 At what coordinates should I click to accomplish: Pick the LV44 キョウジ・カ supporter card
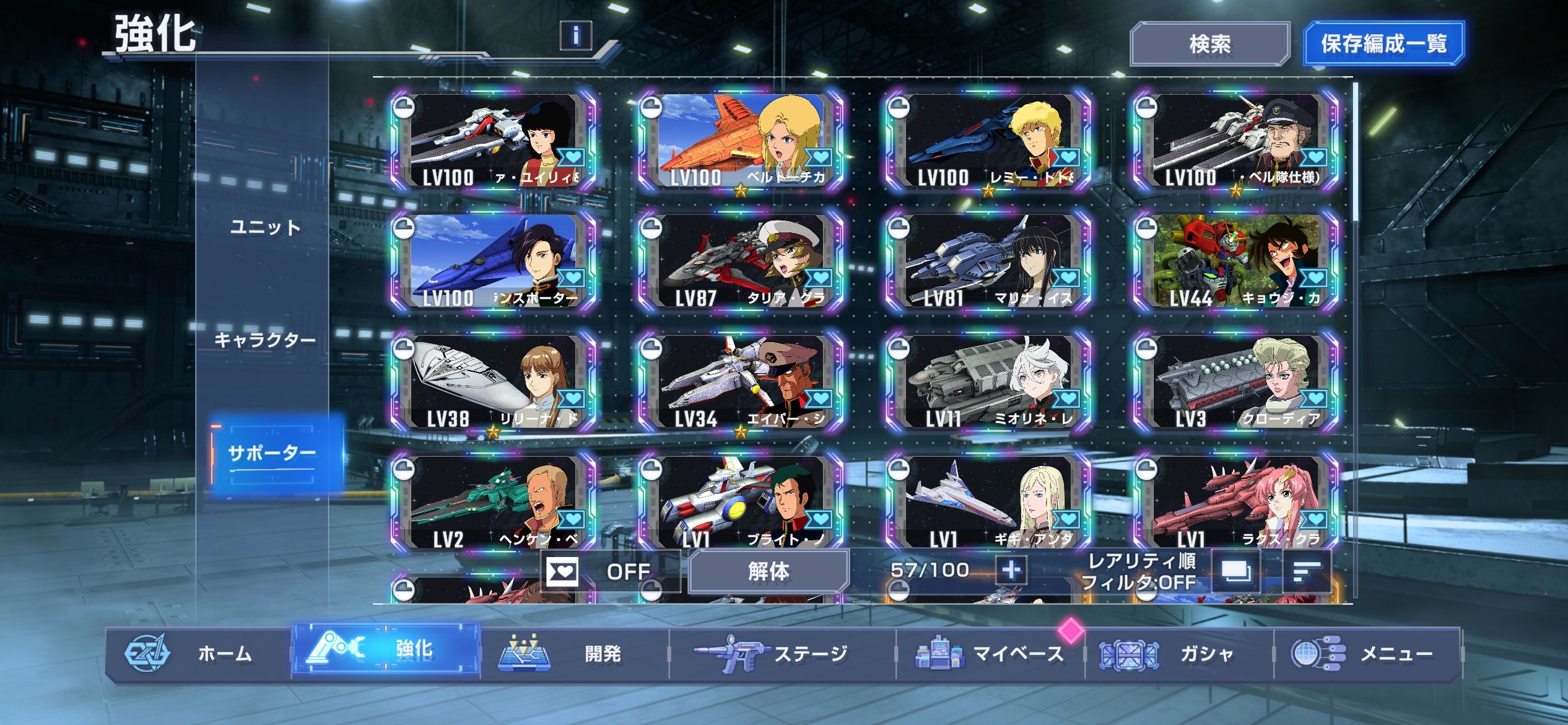coord(1236,261)
